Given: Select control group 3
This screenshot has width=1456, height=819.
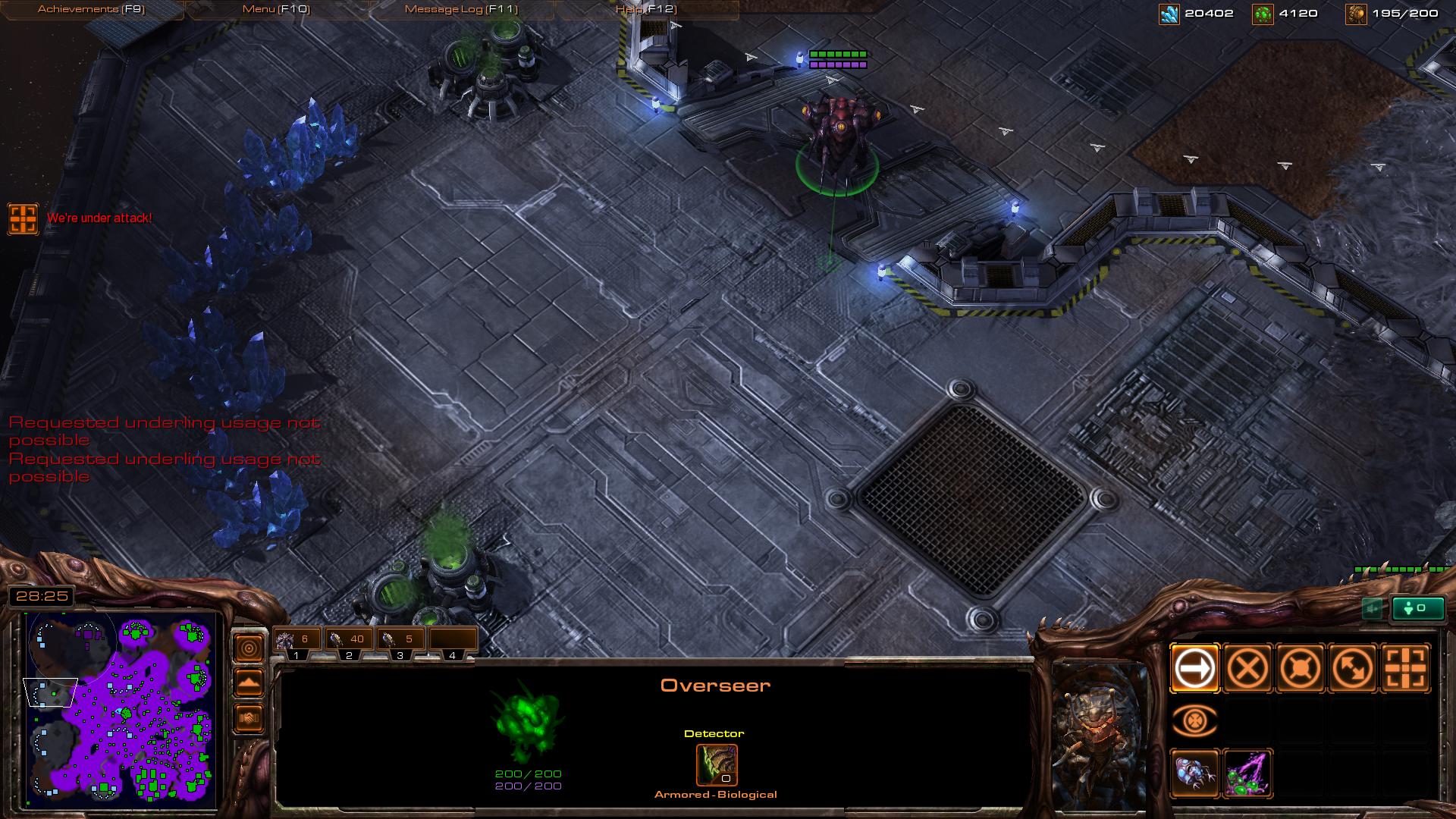Looking at the screenshot, I should [400, 642].
